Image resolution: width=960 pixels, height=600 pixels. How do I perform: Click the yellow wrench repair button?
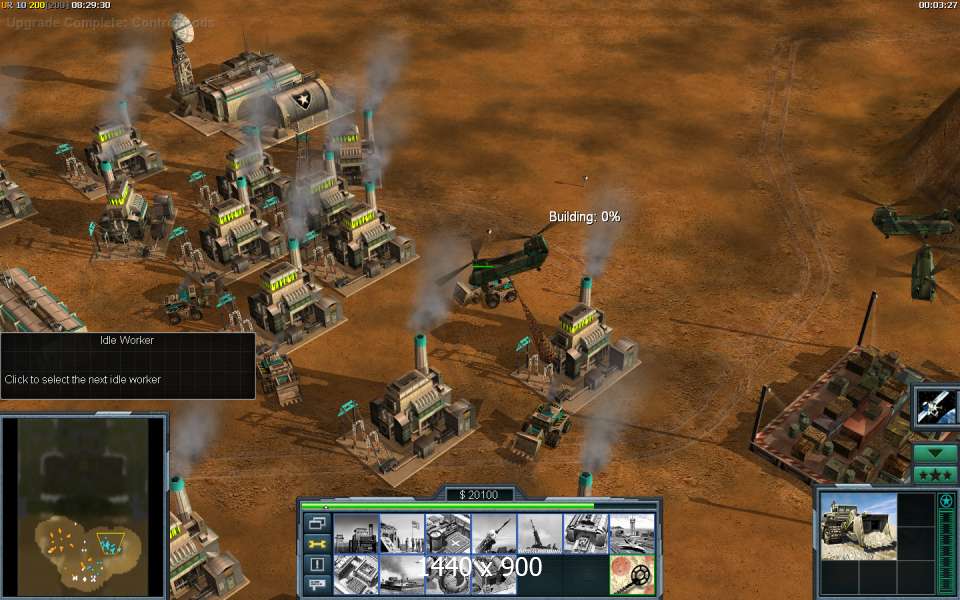(x=317, y=543)
